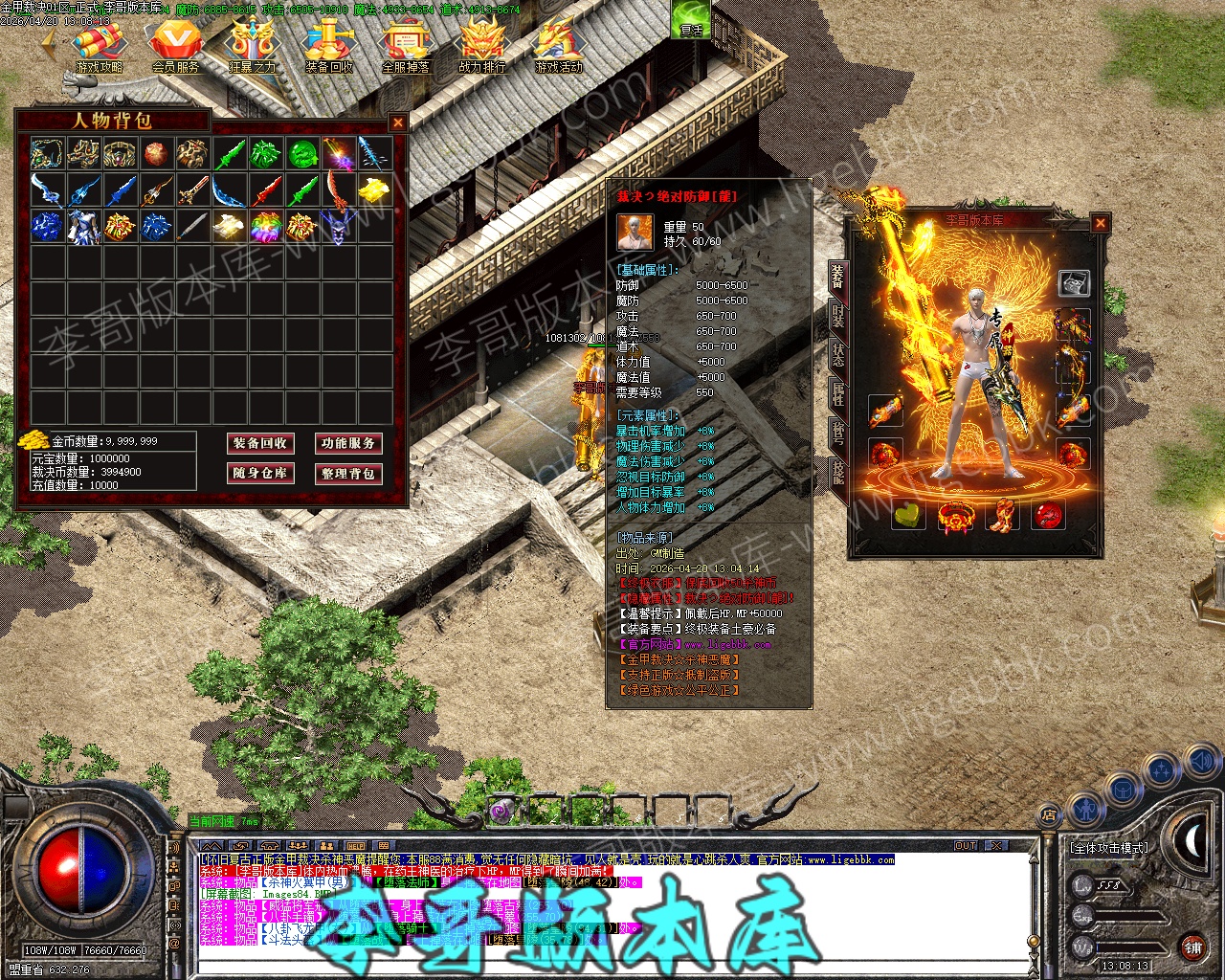Click the 功能服务 function services button
The width and height of the screenshot is (1225, 980).
[x=348, y=443]
